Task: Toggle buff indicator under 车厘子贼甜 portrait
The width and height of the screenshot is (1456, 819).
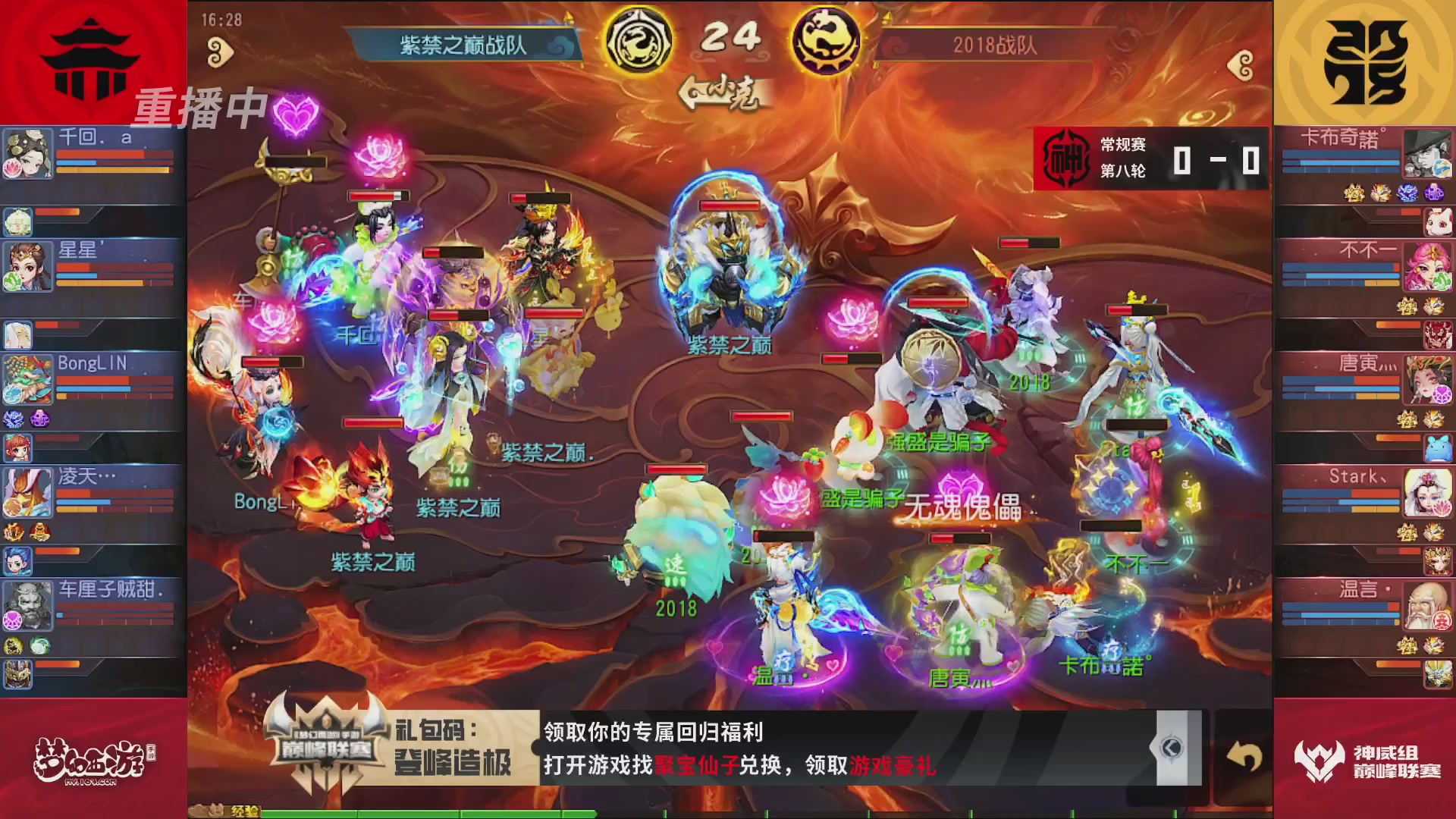Action: point(13,646)
